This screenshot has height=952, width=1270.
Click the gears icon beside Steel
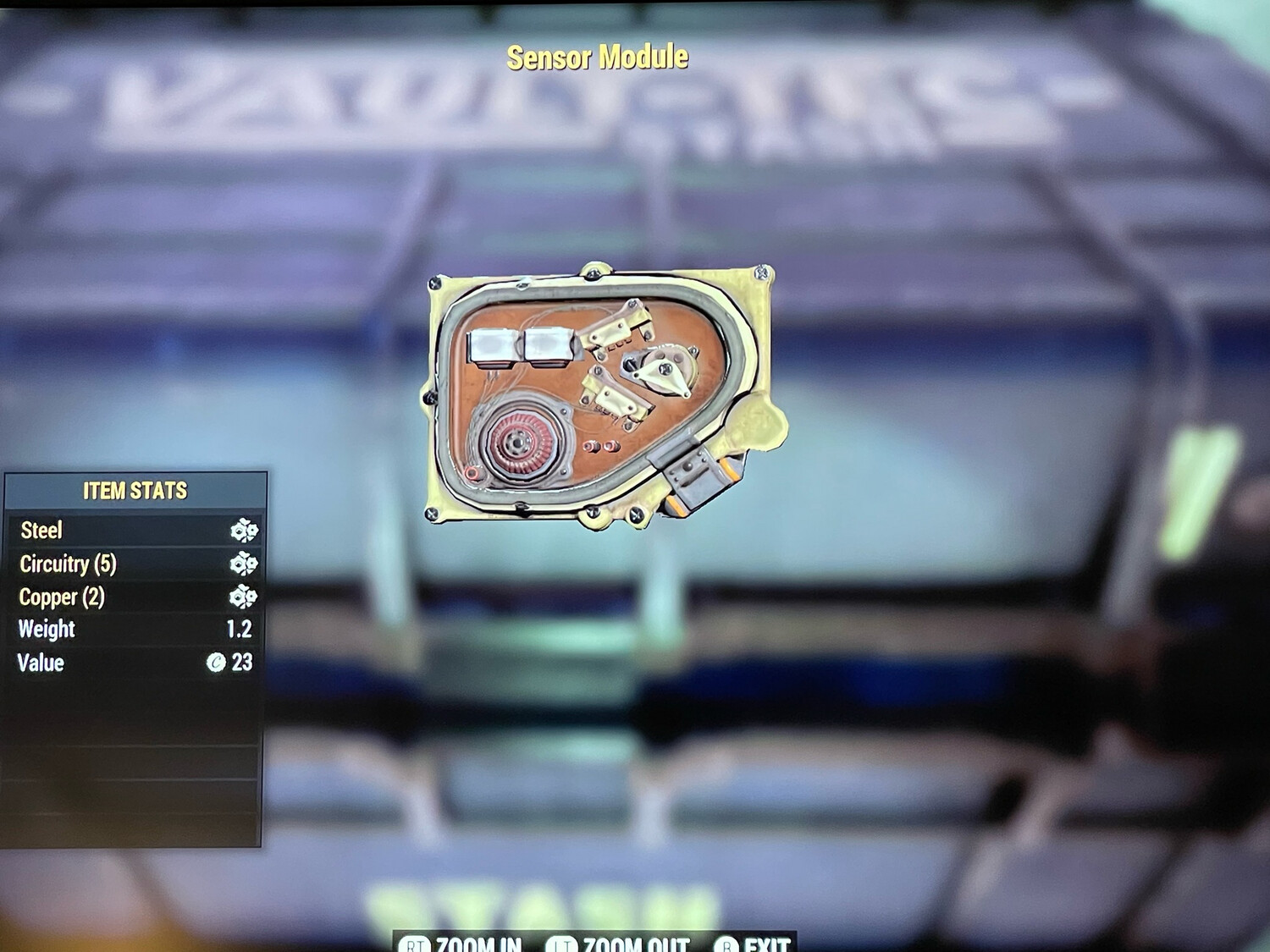pos(243,531)
